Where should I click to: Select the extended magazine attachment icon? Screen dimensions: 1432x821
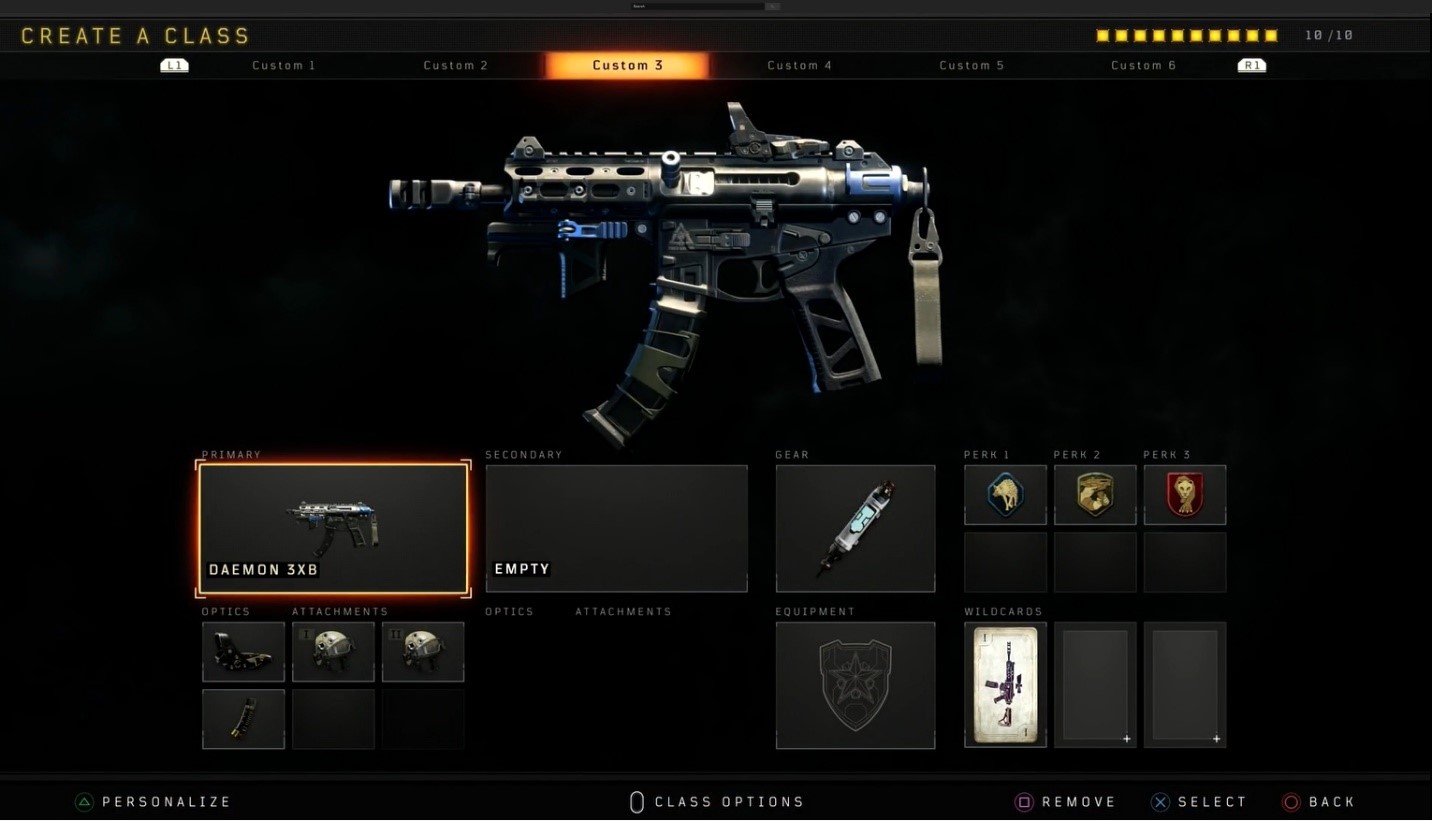tap(243, 719)
